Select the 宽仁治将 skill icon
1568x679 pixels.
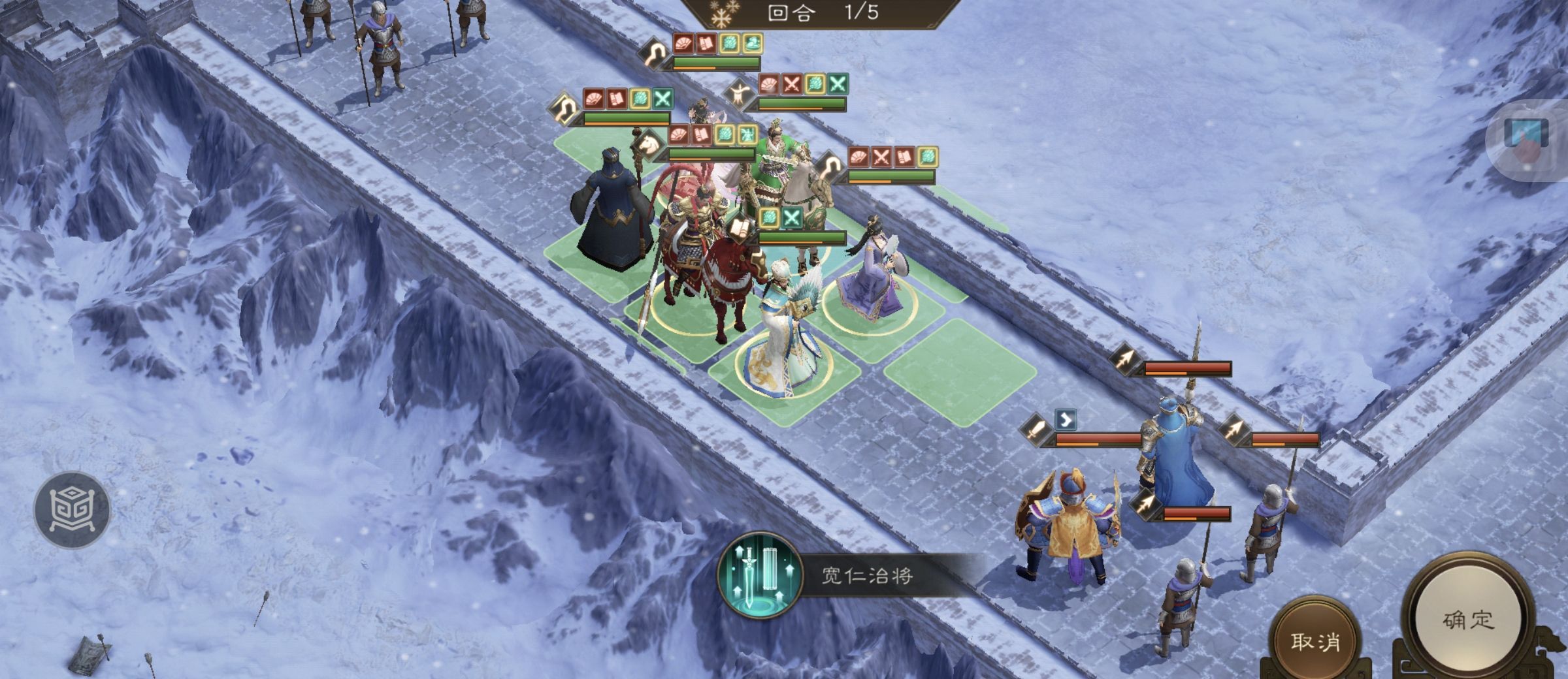pos(760,575)
